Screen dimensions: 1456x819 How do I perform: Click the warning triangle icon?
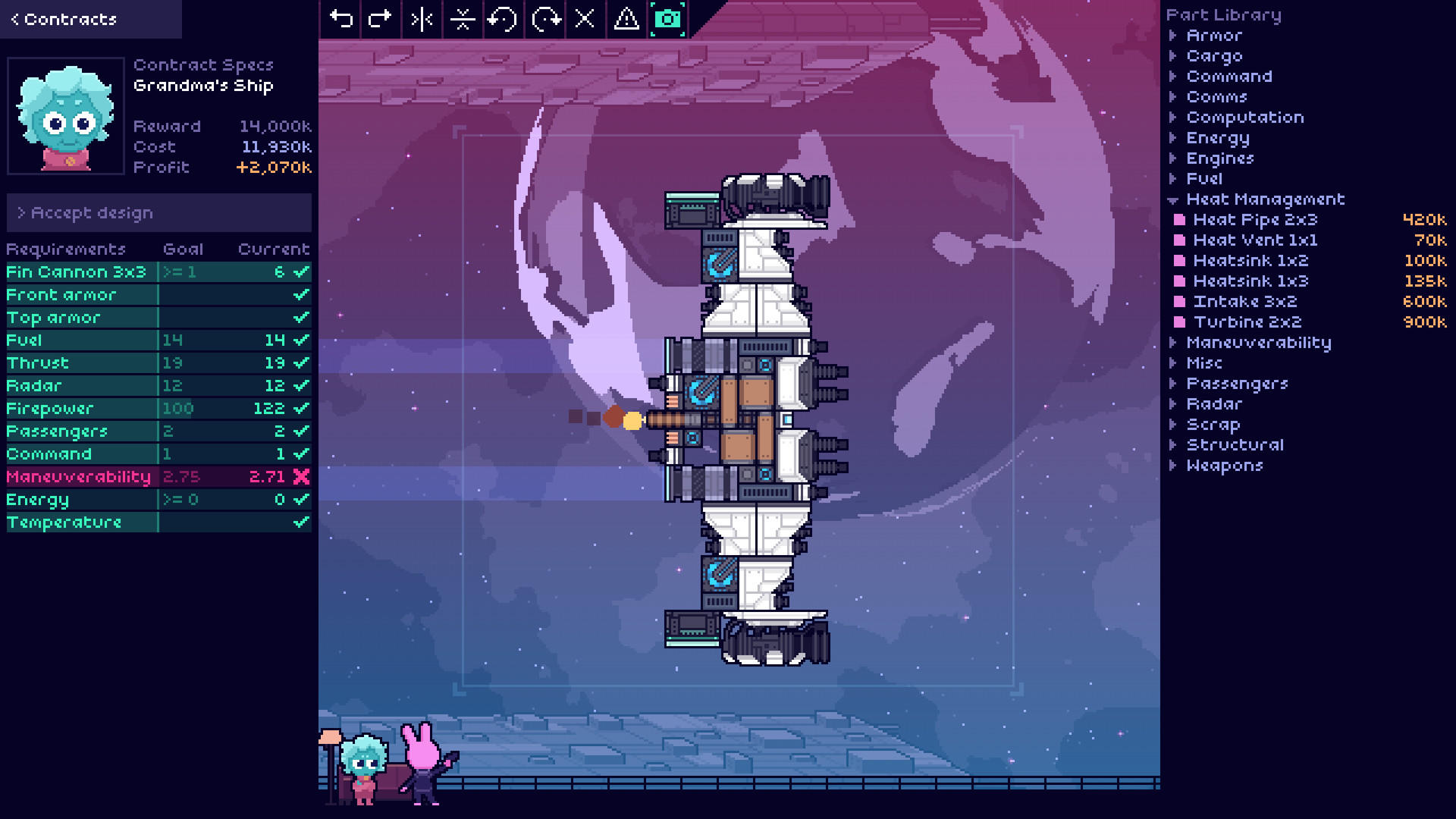(625, 19)
